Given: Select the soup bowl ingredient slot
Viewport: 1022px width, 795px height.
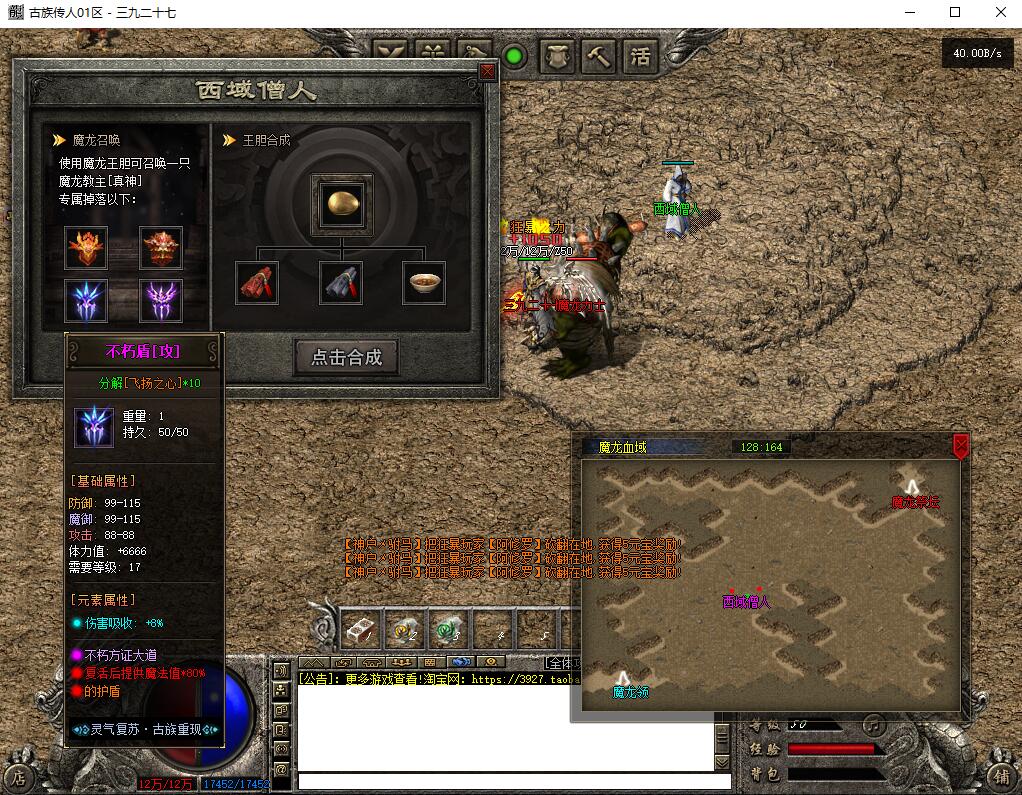Looking at the screenshot, I should pos(424,283).
